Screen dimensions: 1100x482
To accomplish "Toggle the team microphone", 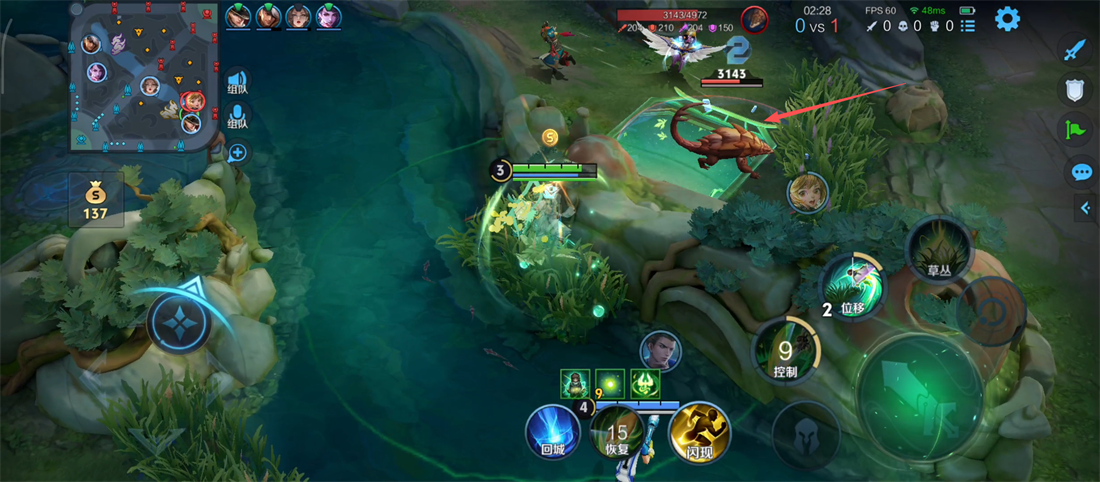I will [x=237, y=117].
